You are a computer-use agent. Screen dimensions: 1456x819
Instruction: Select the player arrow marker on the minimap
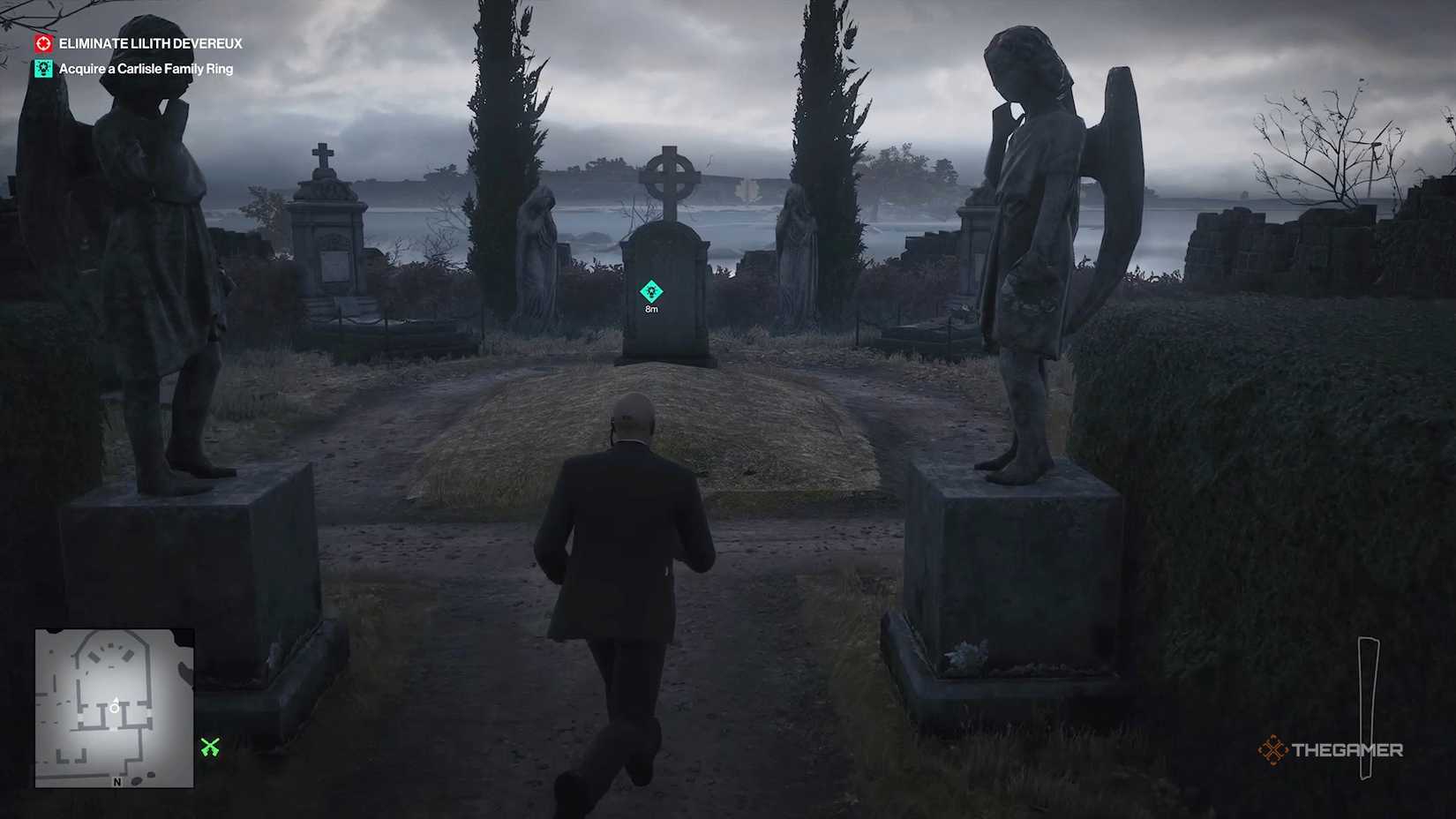(x=116, y=701)
